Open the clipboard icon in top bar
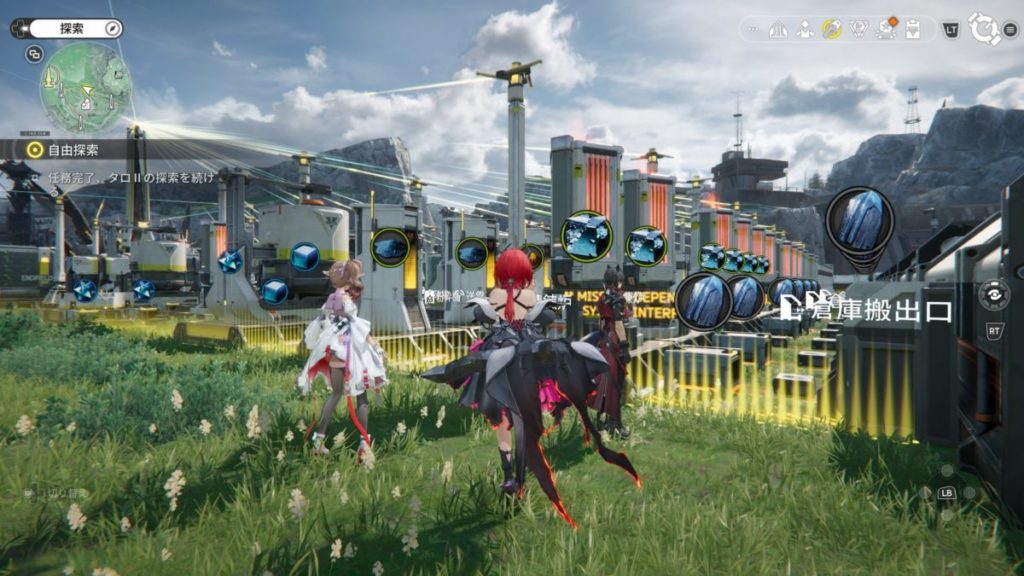1024x576 pixels. pyautogui.click(x=912, y=29)
